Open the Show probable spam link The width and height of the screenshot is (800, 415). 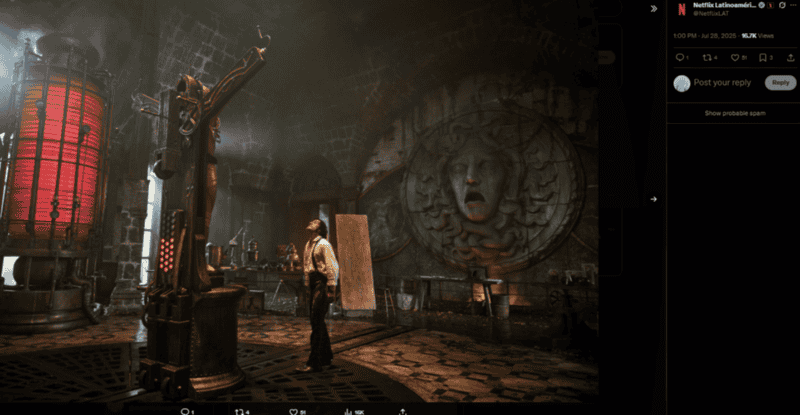click(735, 113)
